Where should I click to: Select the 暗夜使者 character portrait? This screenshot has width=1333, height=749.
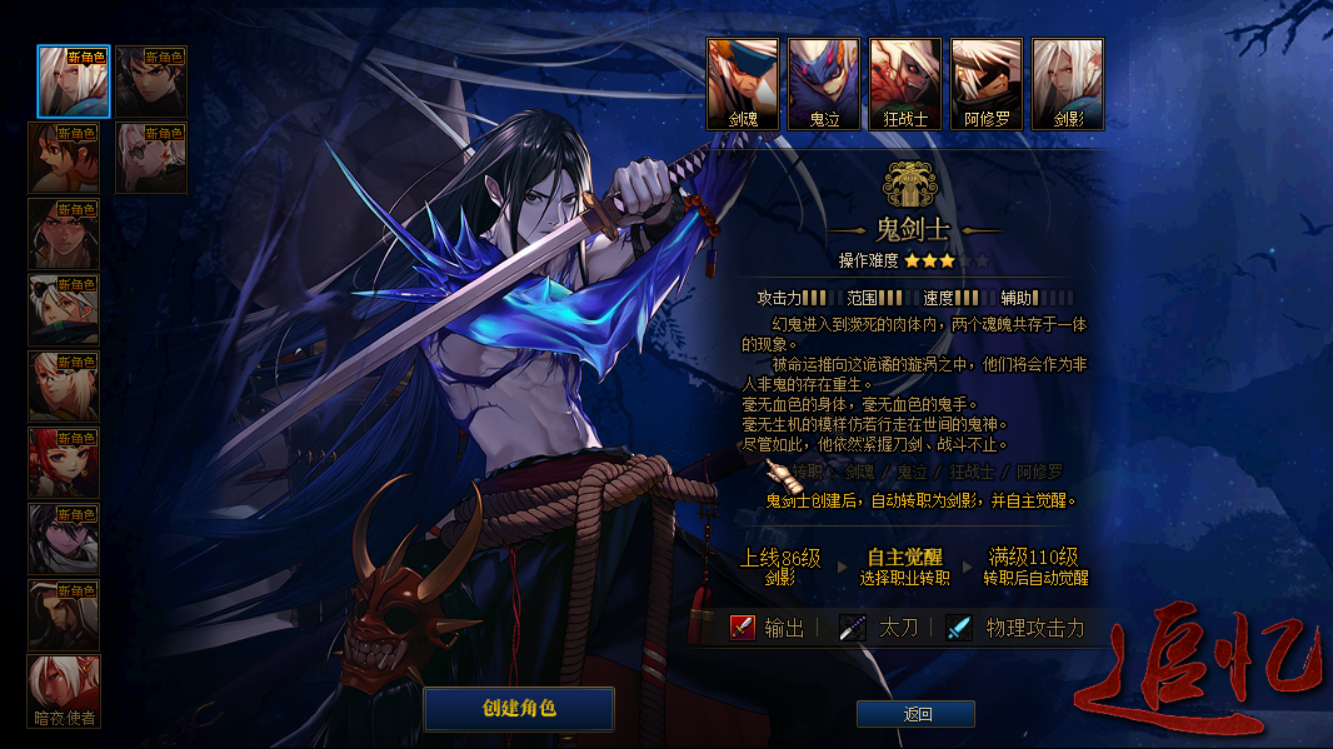pyautogui.click(x=64, y=690)
